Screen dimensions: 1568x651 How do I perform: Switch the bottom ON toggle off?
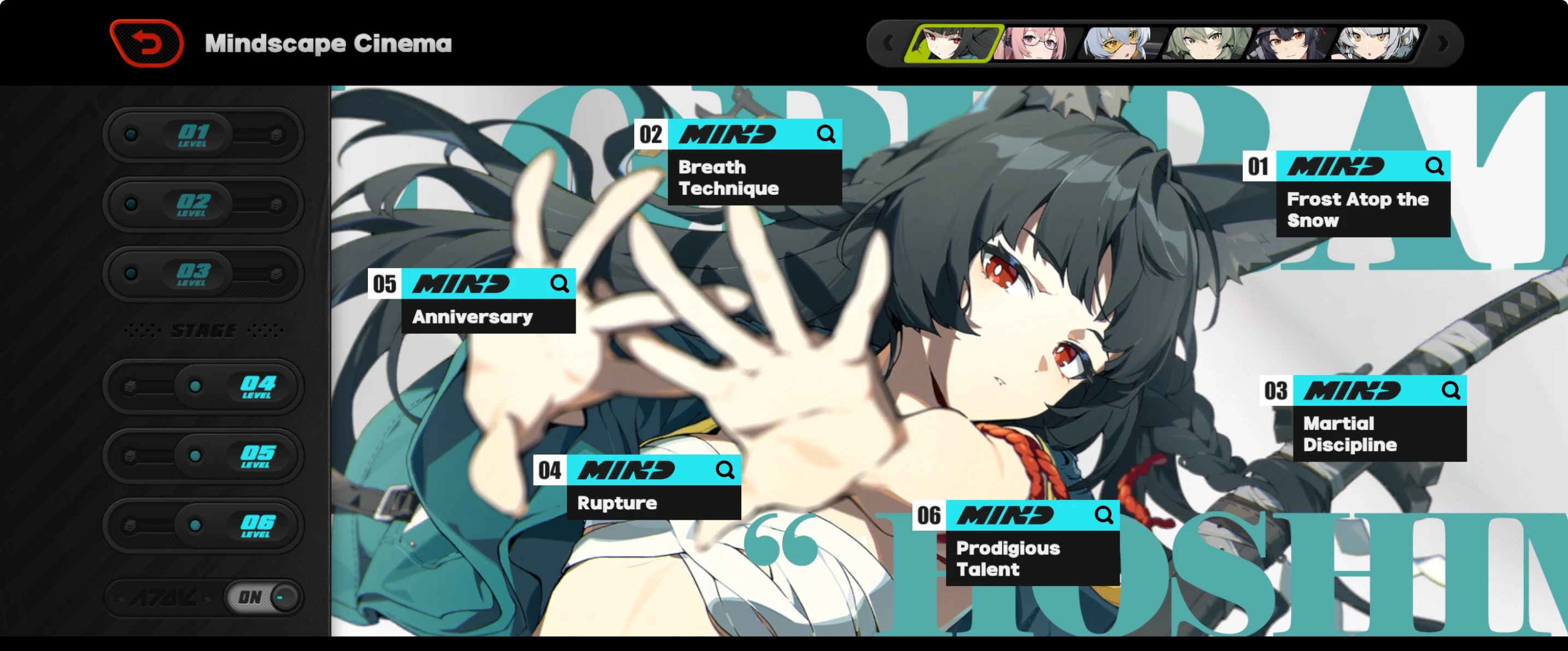coord(262,597)
